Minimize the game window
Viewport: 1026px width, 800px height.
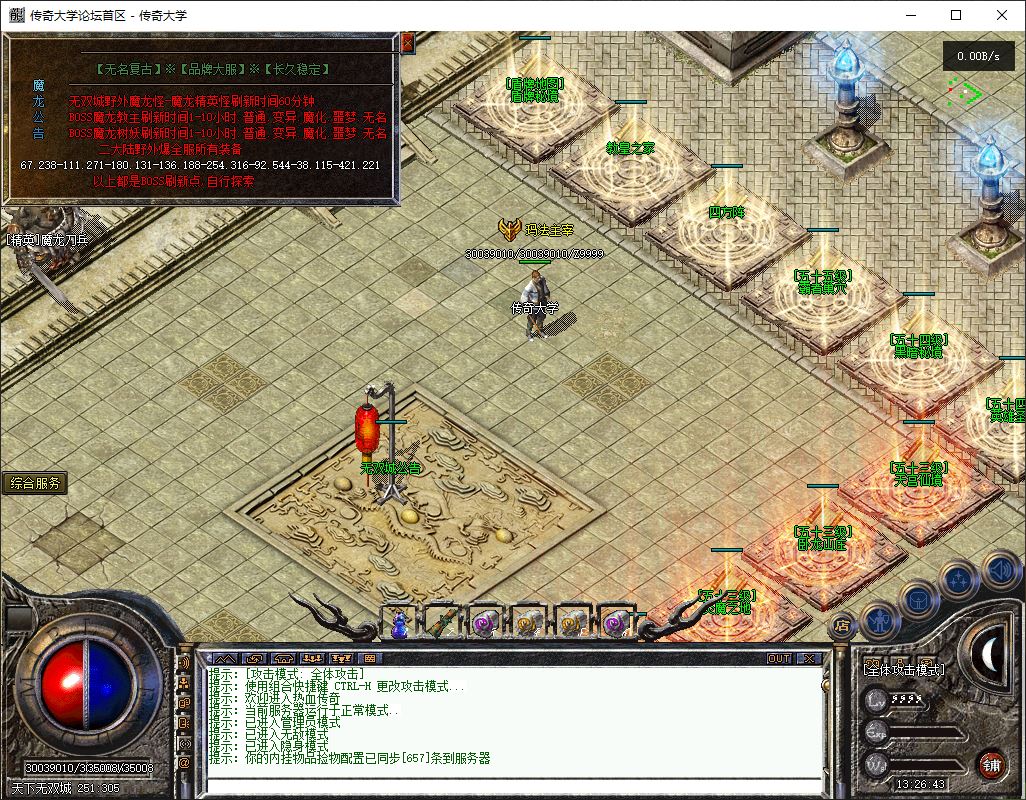pos(910,15)
